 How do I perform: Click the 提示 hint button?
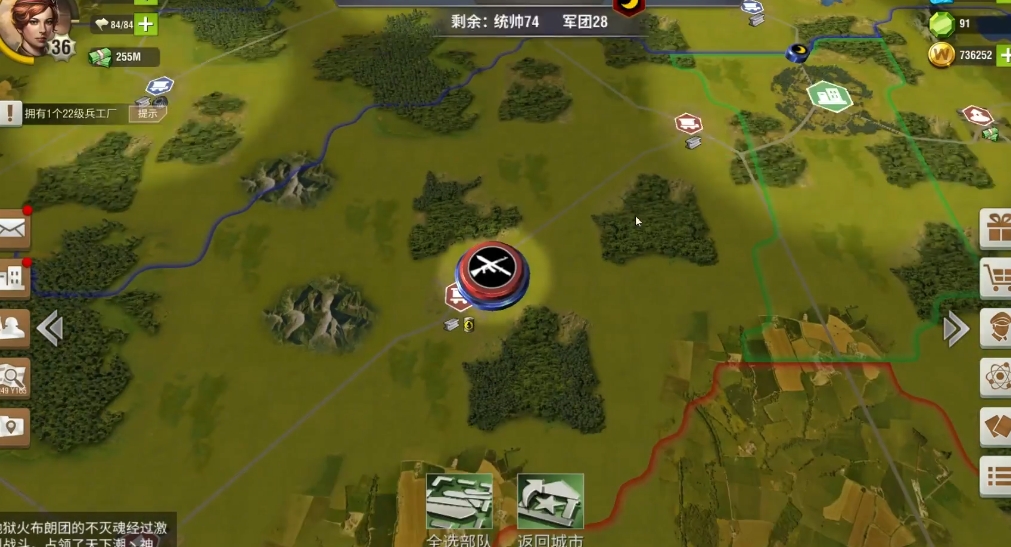coord(147,114)
